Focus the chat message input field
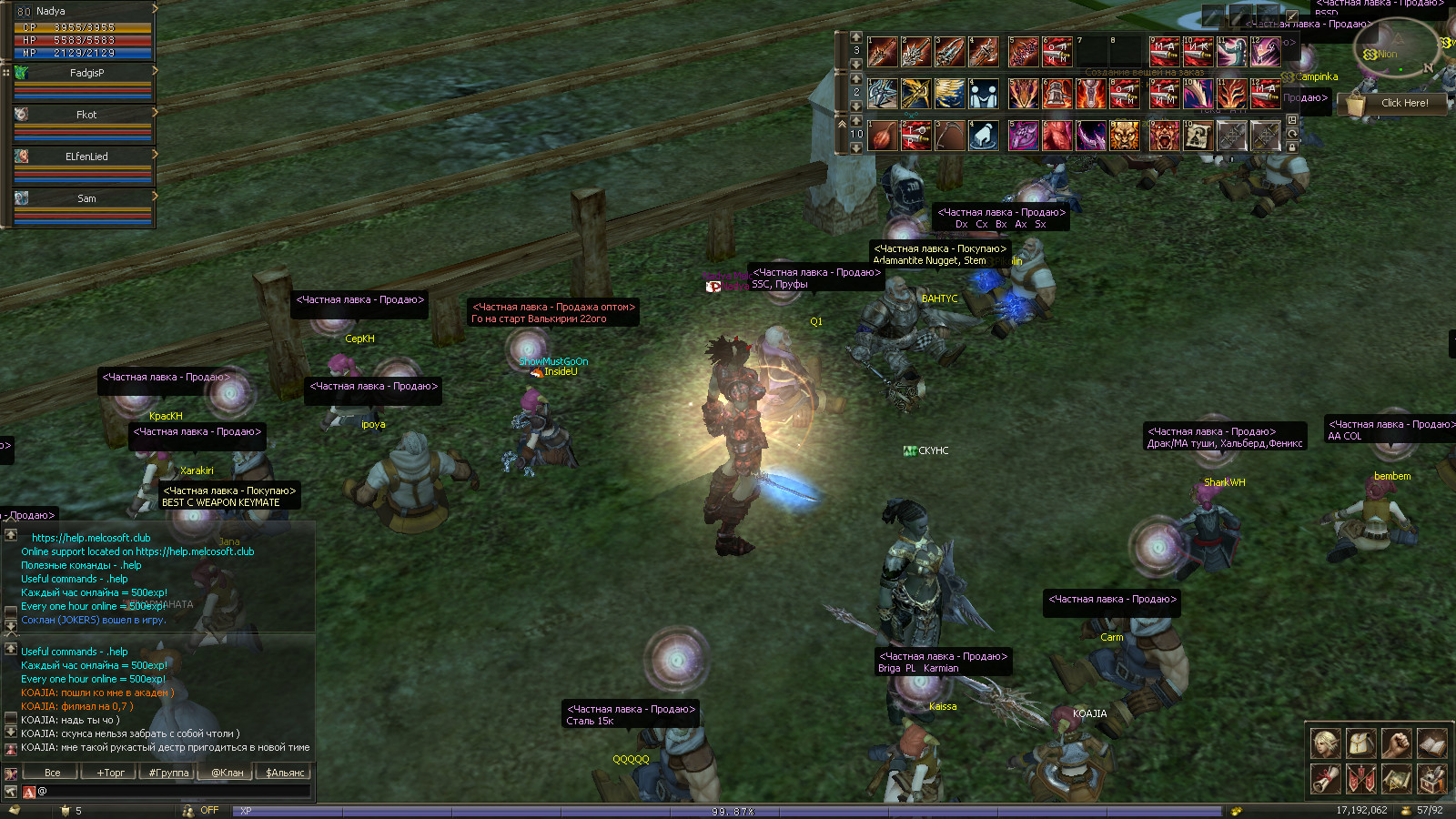Image resolution: width=1456 pixels, height=819 pixels. pos(173,792)
